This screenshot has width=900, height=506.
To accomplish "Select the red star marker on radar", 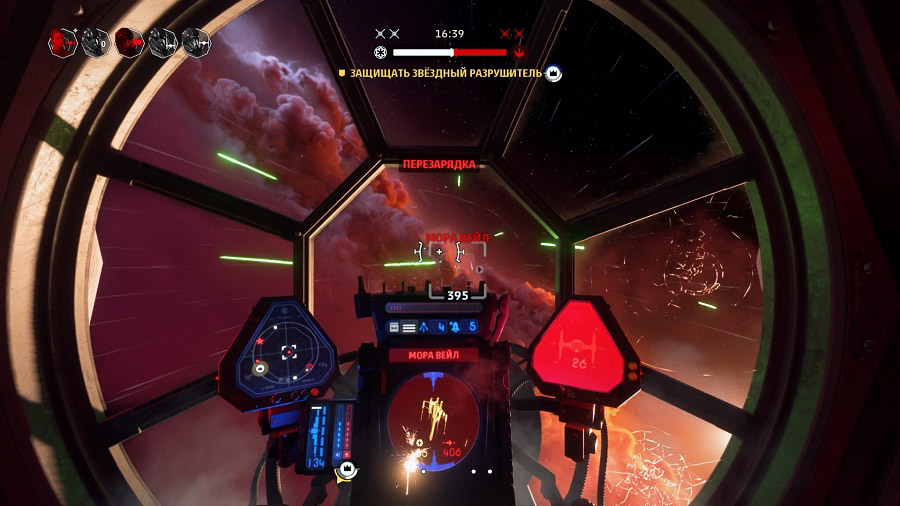I will click(x=261, y=342).
